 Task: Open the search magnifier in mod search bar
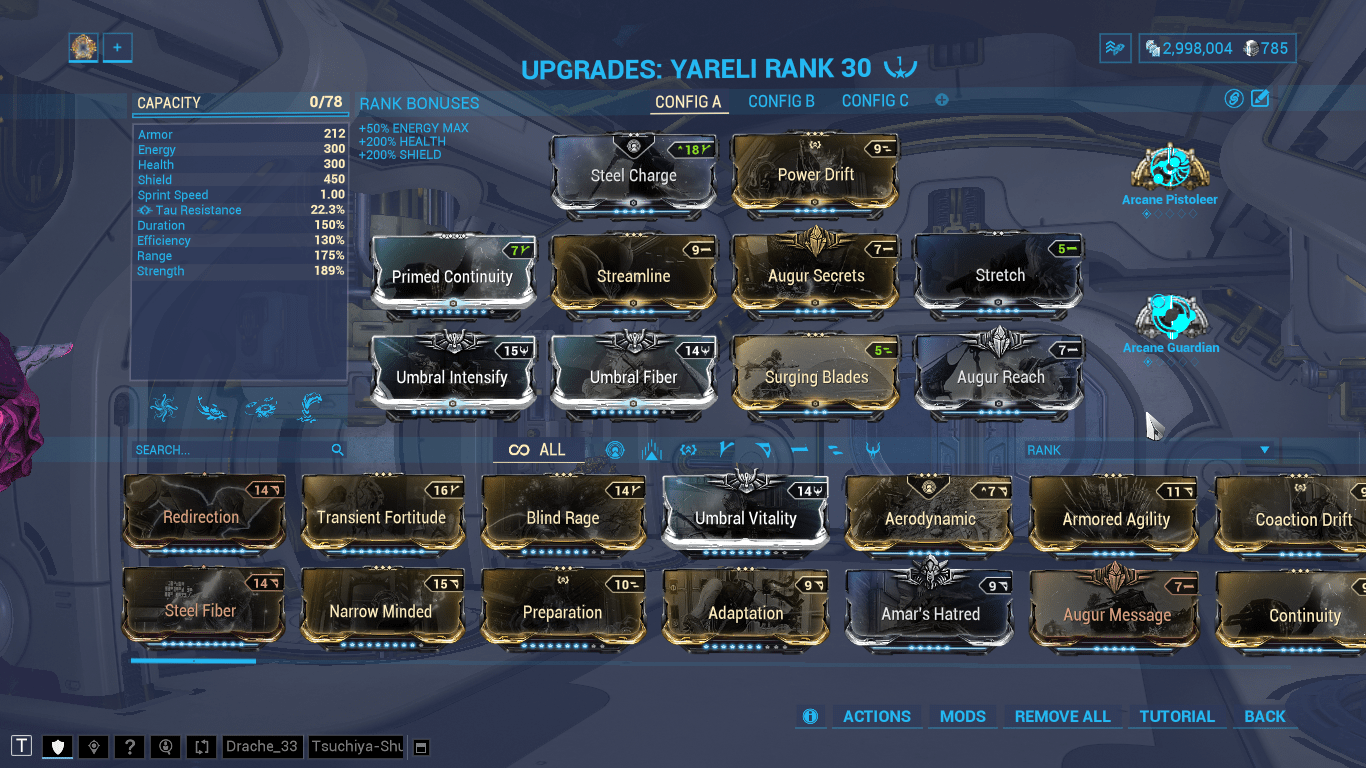coord(338,450)
